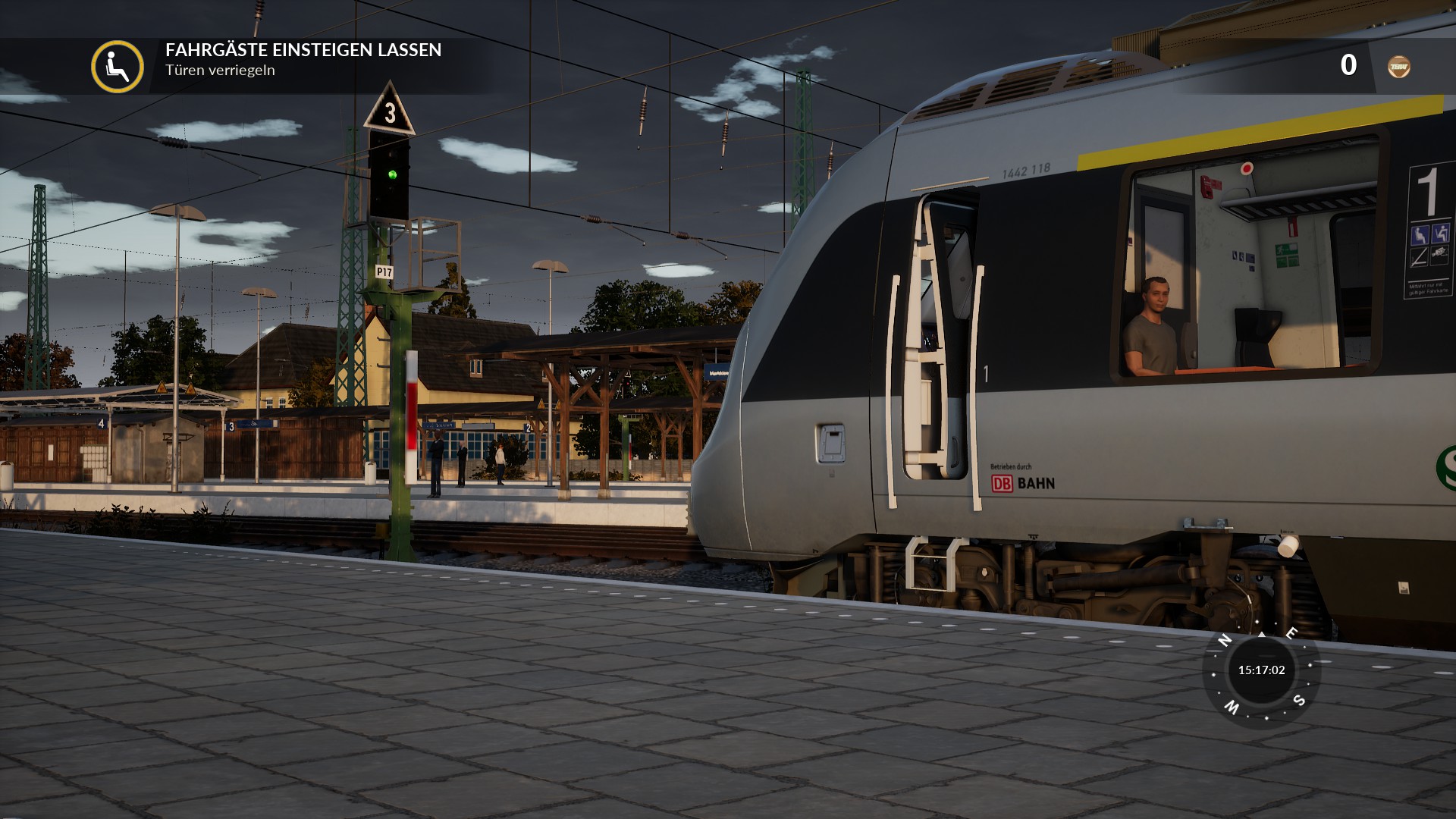Select the bronze score medal icon
Image resolution: width=1456 pixels, height=819 pixels.
(x=1398, y=67)
